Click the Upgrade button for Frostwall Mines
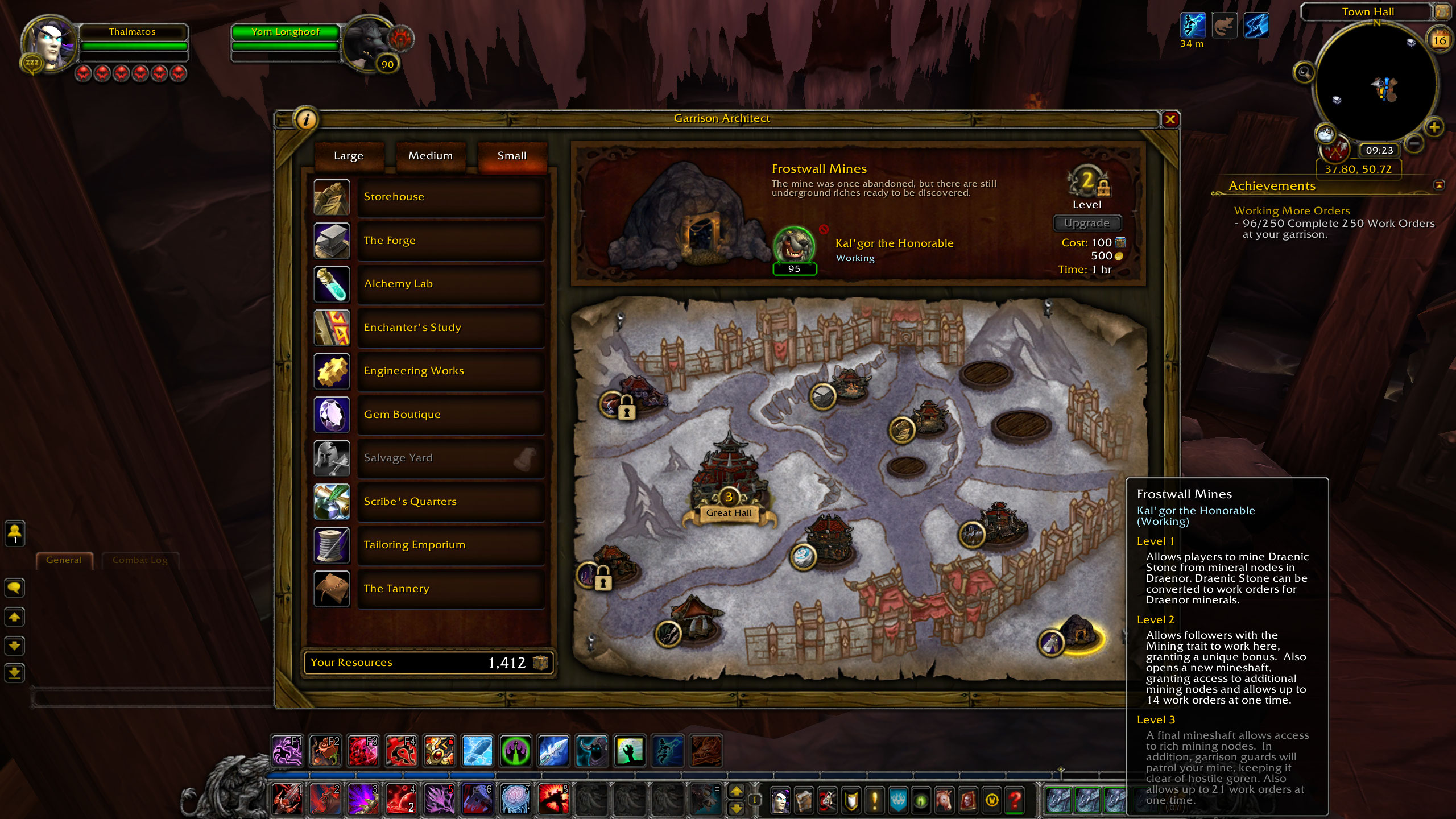 [x=1087, y=223]
